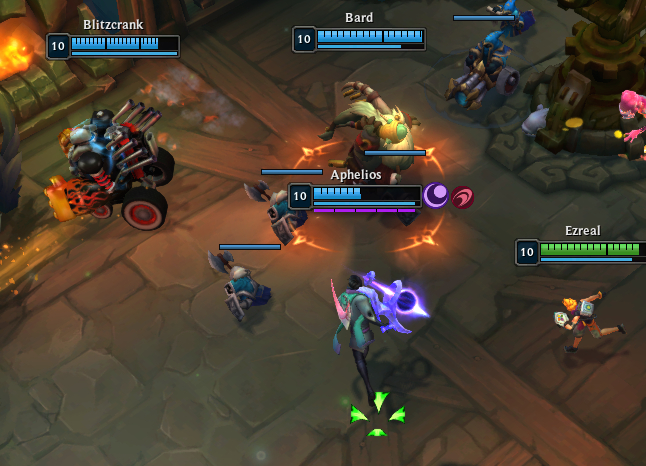The width and height of the screenshot is (646, 466).
Task: Select the red swirl weapon icon beside Aphelios
Action: click(462, 197)
